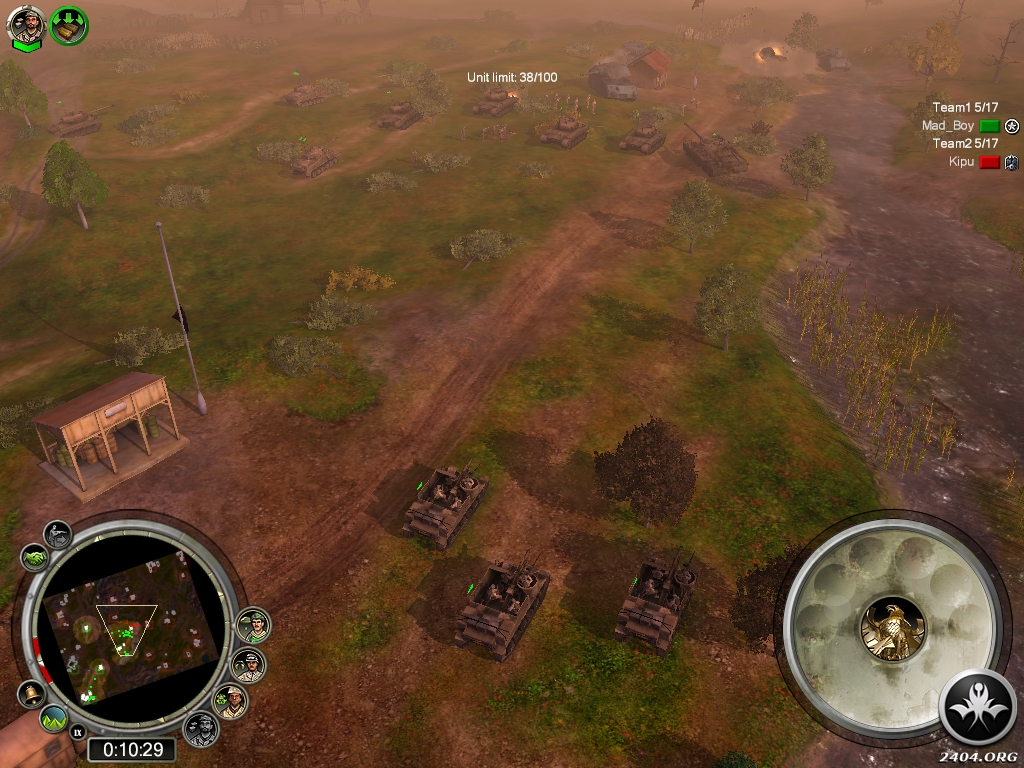Select player Mad_Boy in the team list
1024x768 pixels.
(x=947, y=126)
